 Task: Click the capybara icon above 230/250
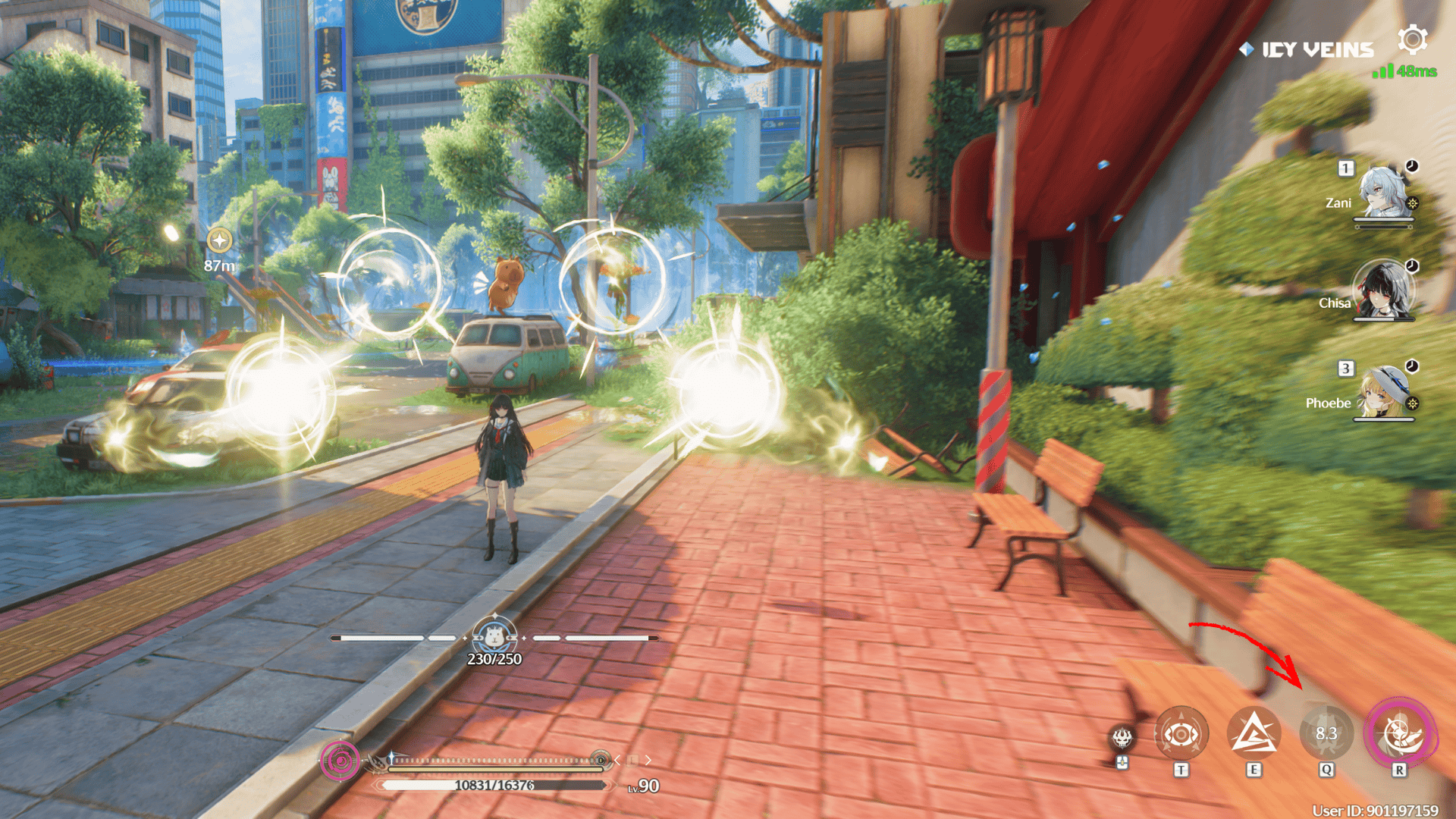[x=494, y=635]
